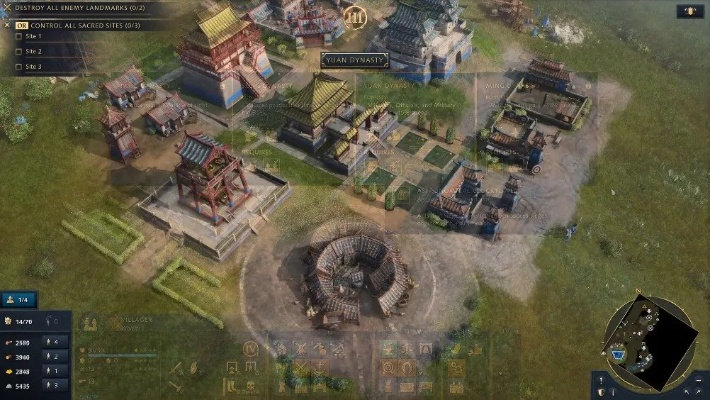Click the Age III emblem at top
The image size is (710, 400).
(x=354, y=17)
